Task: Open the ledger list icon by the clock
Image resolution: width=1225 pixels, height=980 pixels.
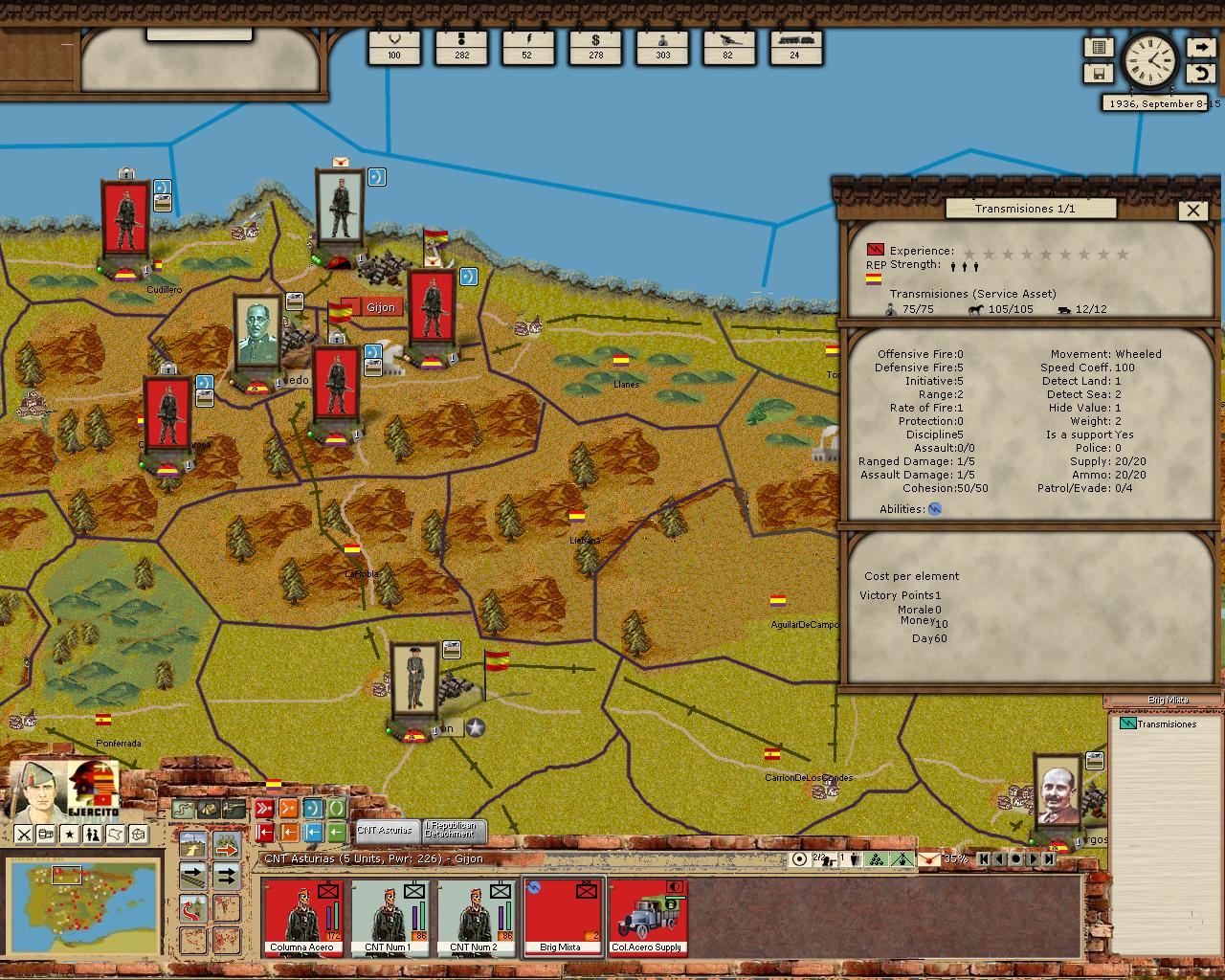Action: [1099, 47]
